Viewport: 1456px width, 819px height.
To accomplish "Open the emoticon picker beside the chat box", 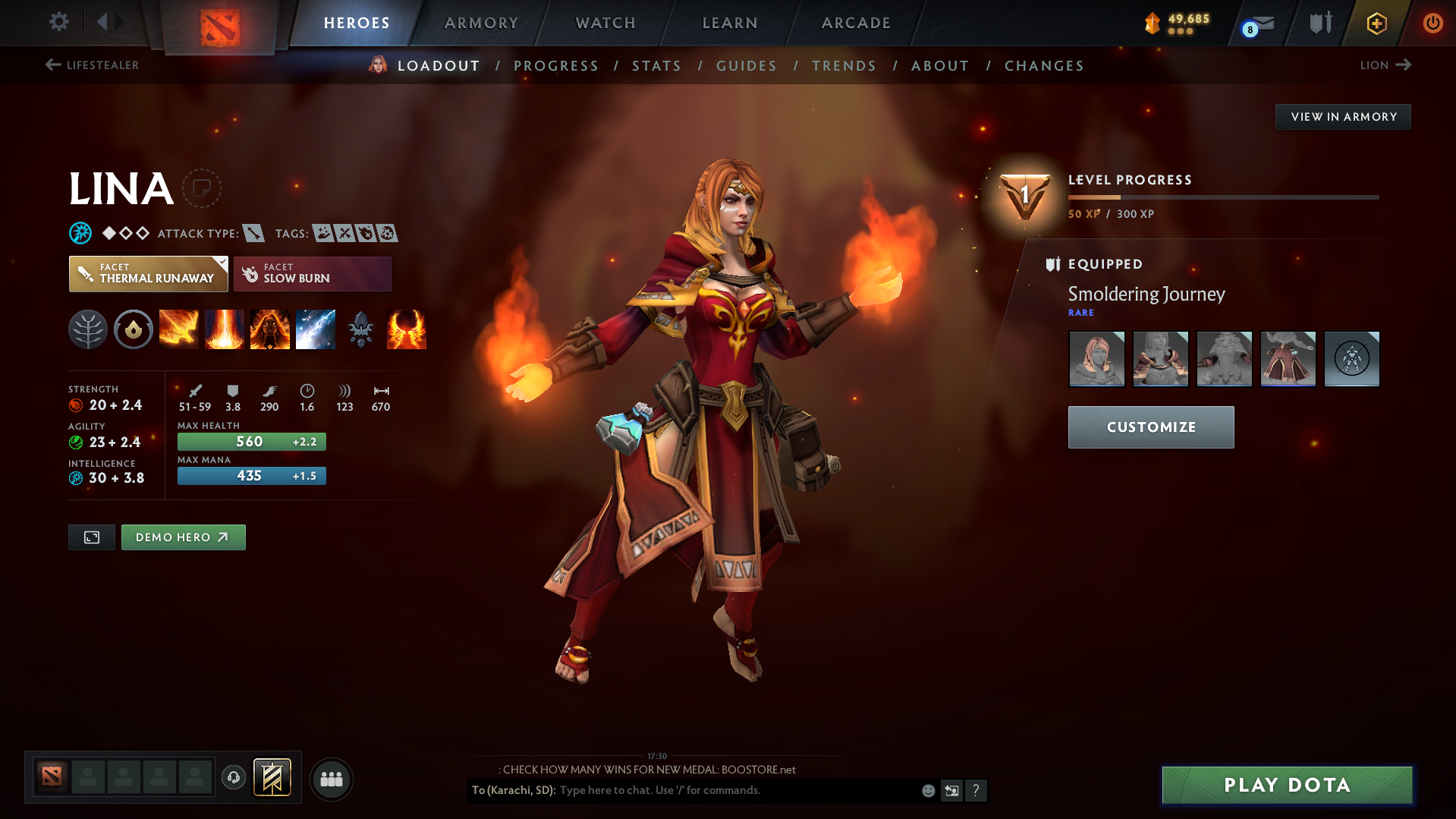I will tap(927, 790).
